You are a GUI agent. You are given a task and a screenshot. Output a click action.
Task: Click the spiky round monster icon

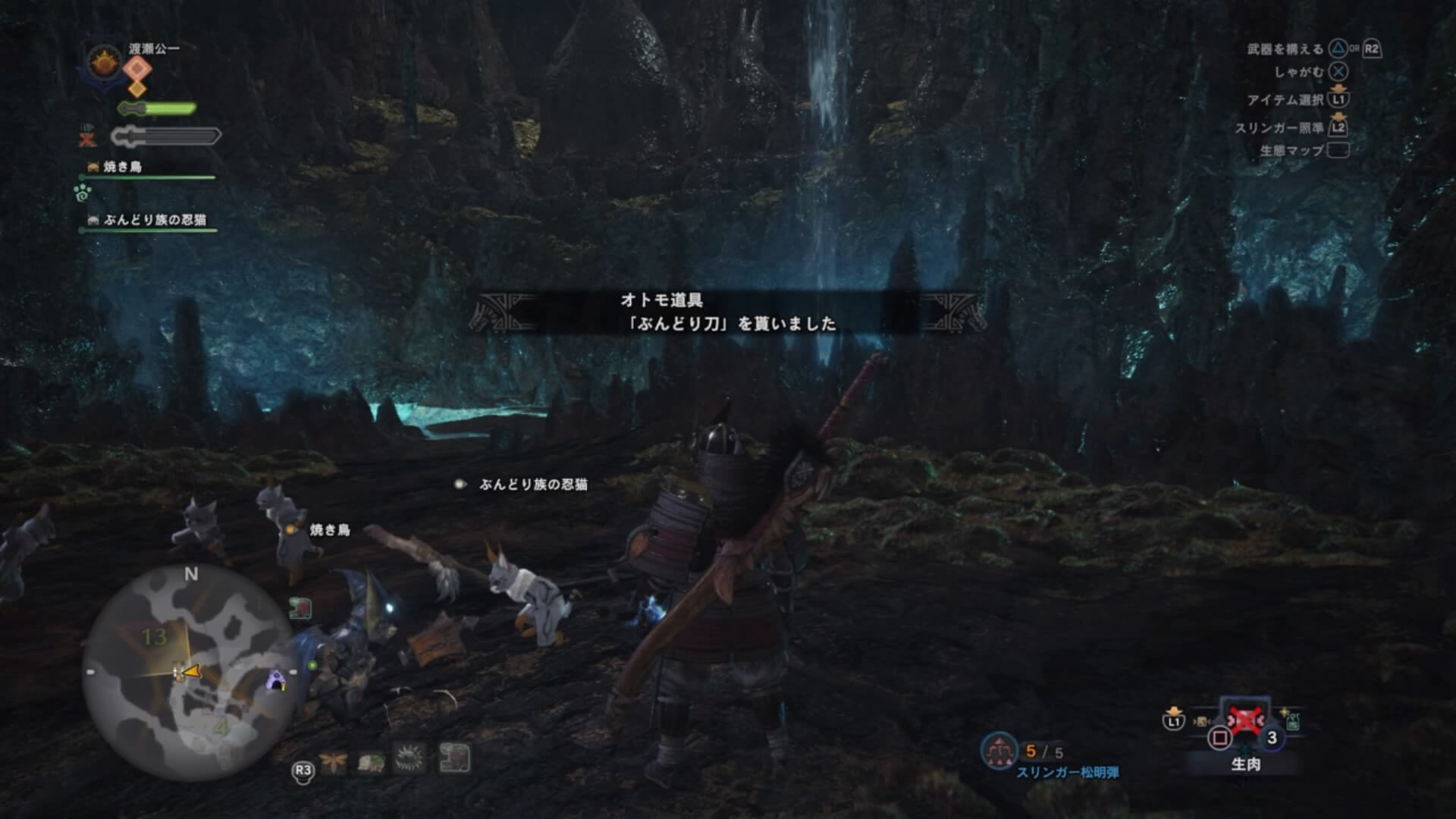click(411, 758)
